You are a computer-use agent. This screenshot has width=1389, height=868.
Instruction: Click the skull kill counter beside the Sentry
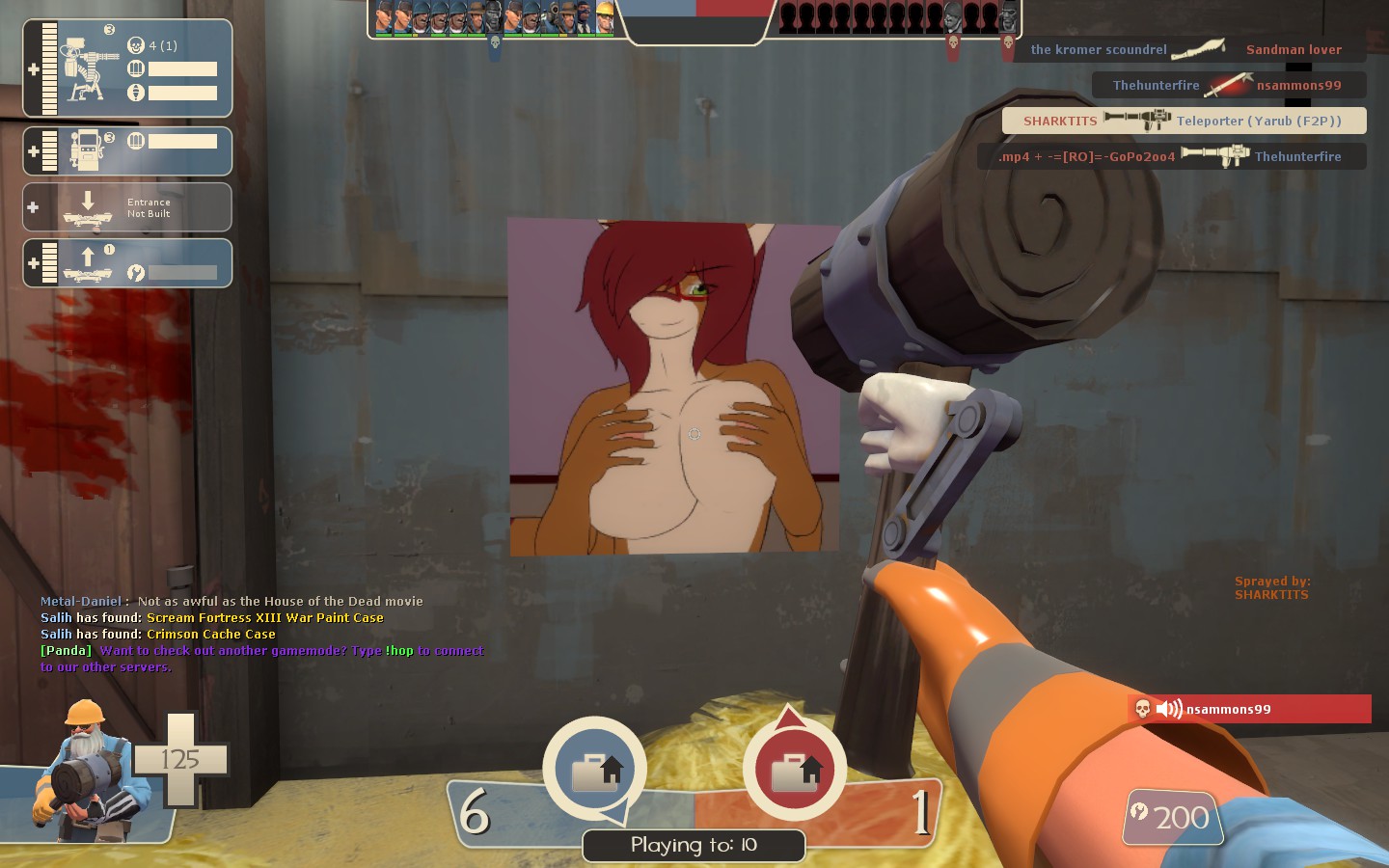(x=137, y=45)
